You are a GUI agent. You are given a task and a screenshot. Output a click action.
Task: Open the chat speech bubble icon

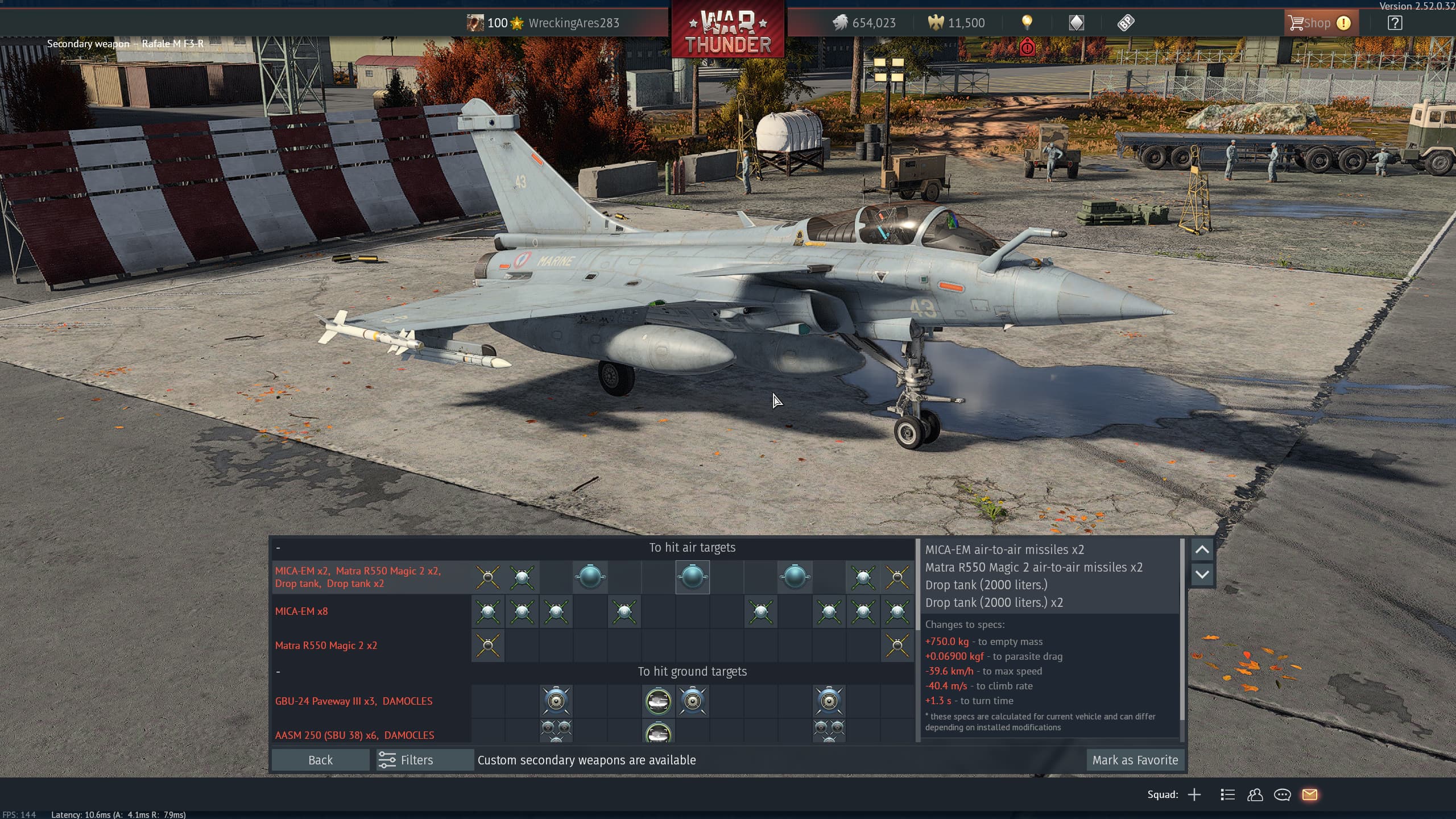pos(1282,795)
